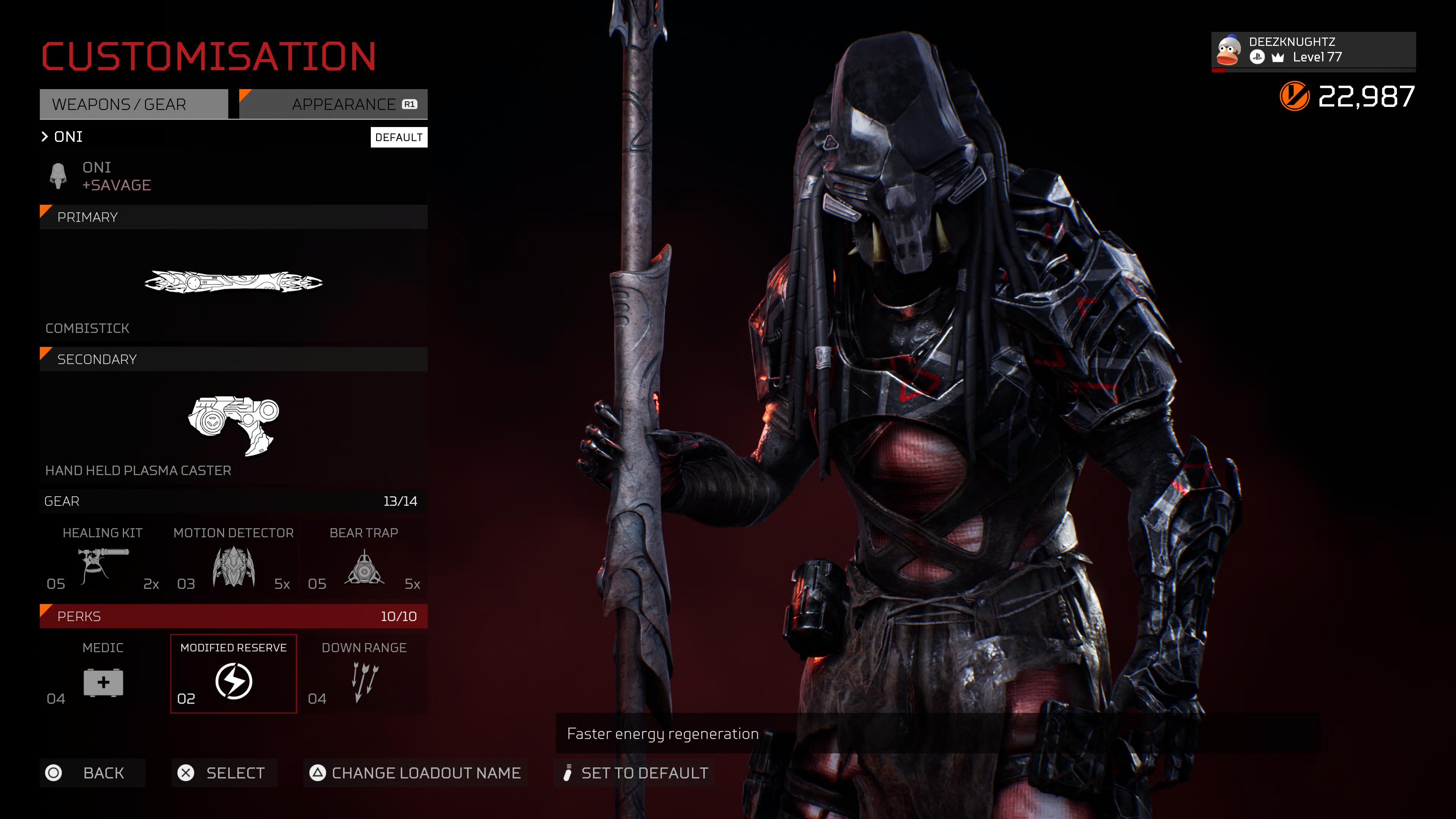Select the Down Range perk
The width and height of the screenshot is (1456, 819).
tap(364, 674)
